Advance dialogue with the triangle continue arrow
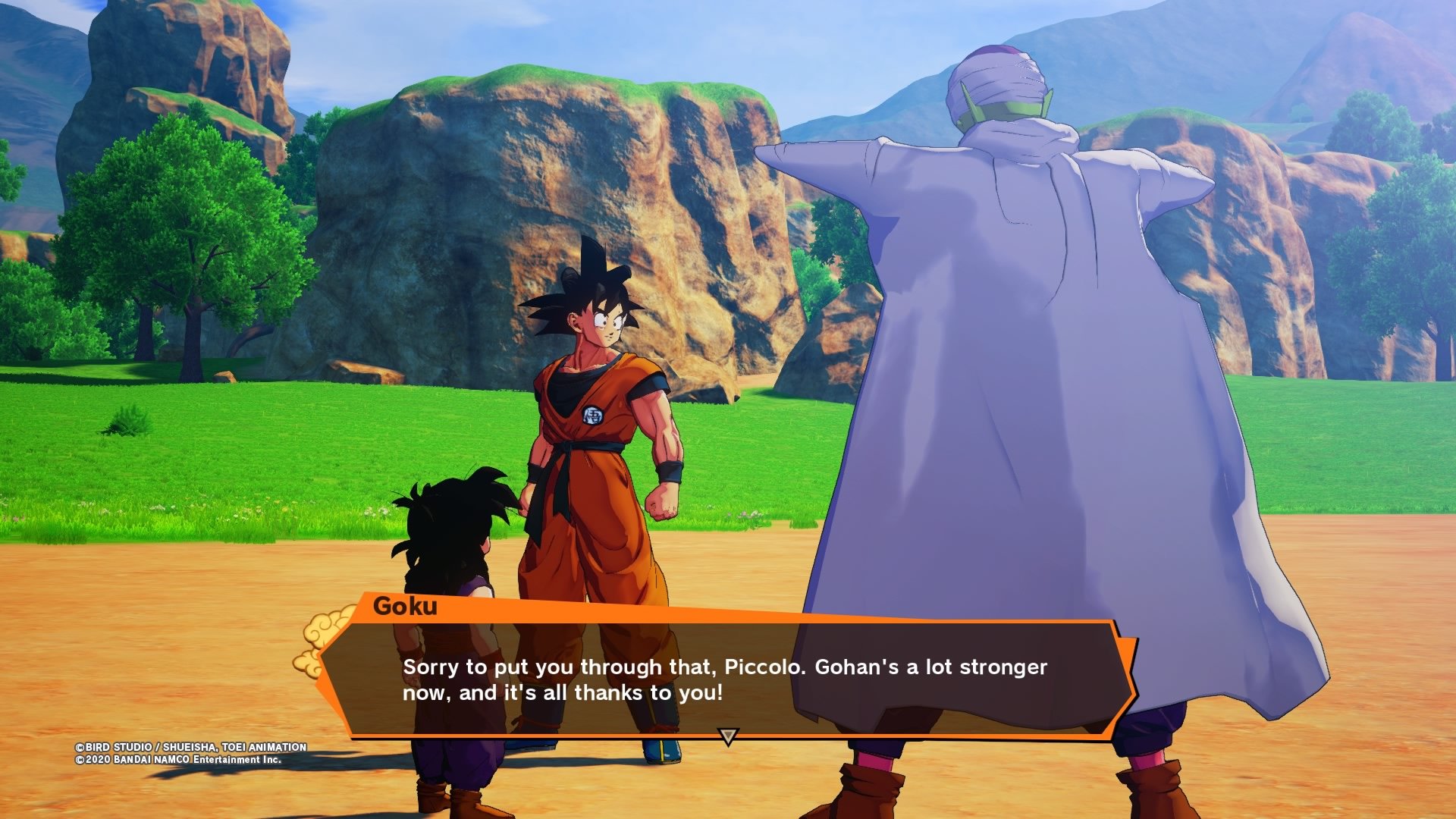1456x819 pixels. (x=727, y=736)
